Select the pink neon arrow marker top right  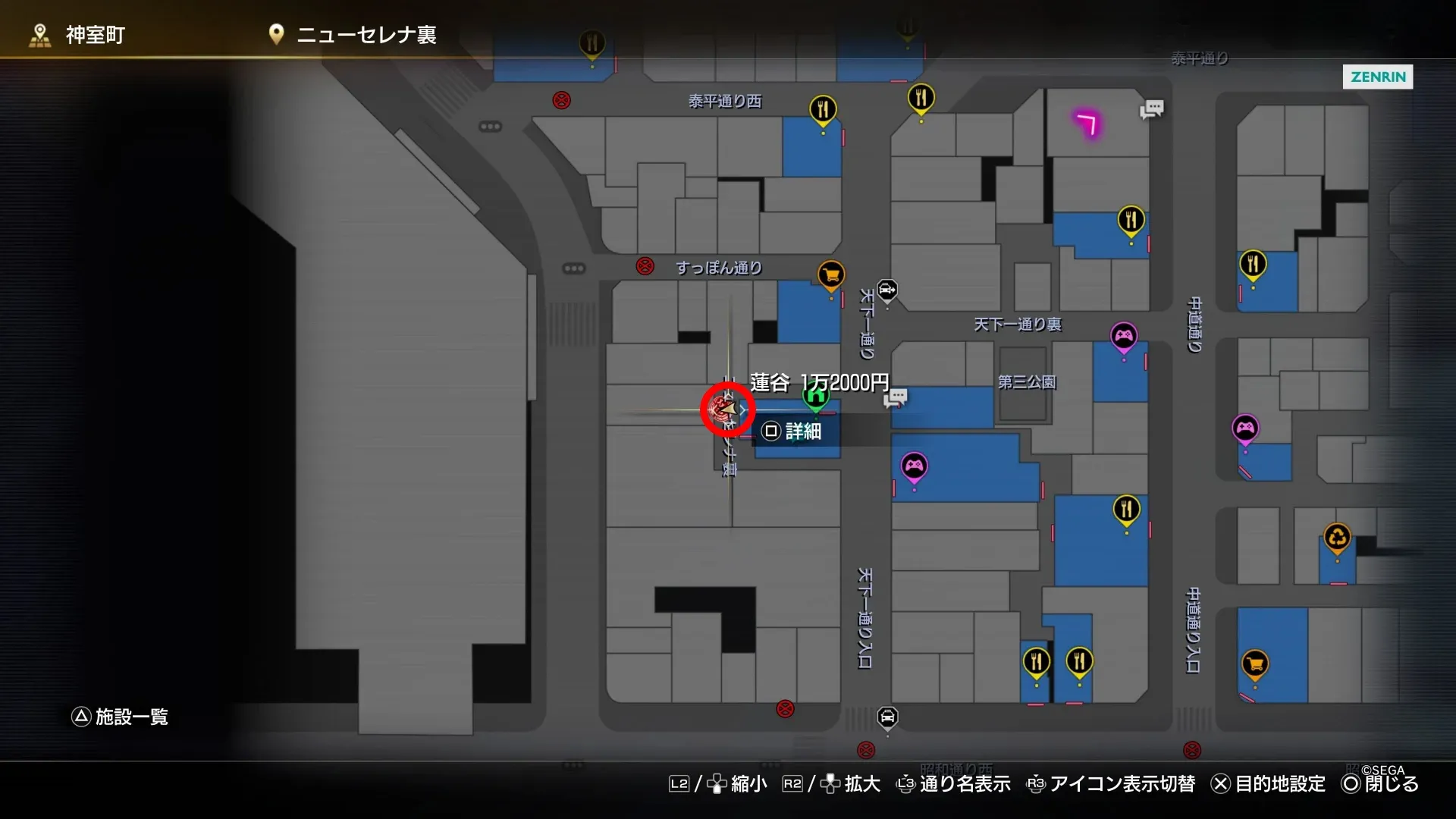[1086, 124]
